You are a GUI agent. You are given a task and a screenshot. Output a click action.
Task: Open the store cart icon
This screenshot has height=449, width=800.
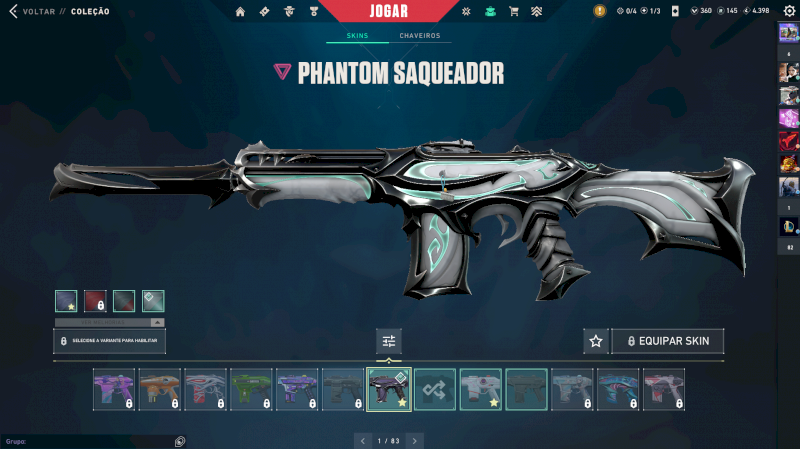514,12
